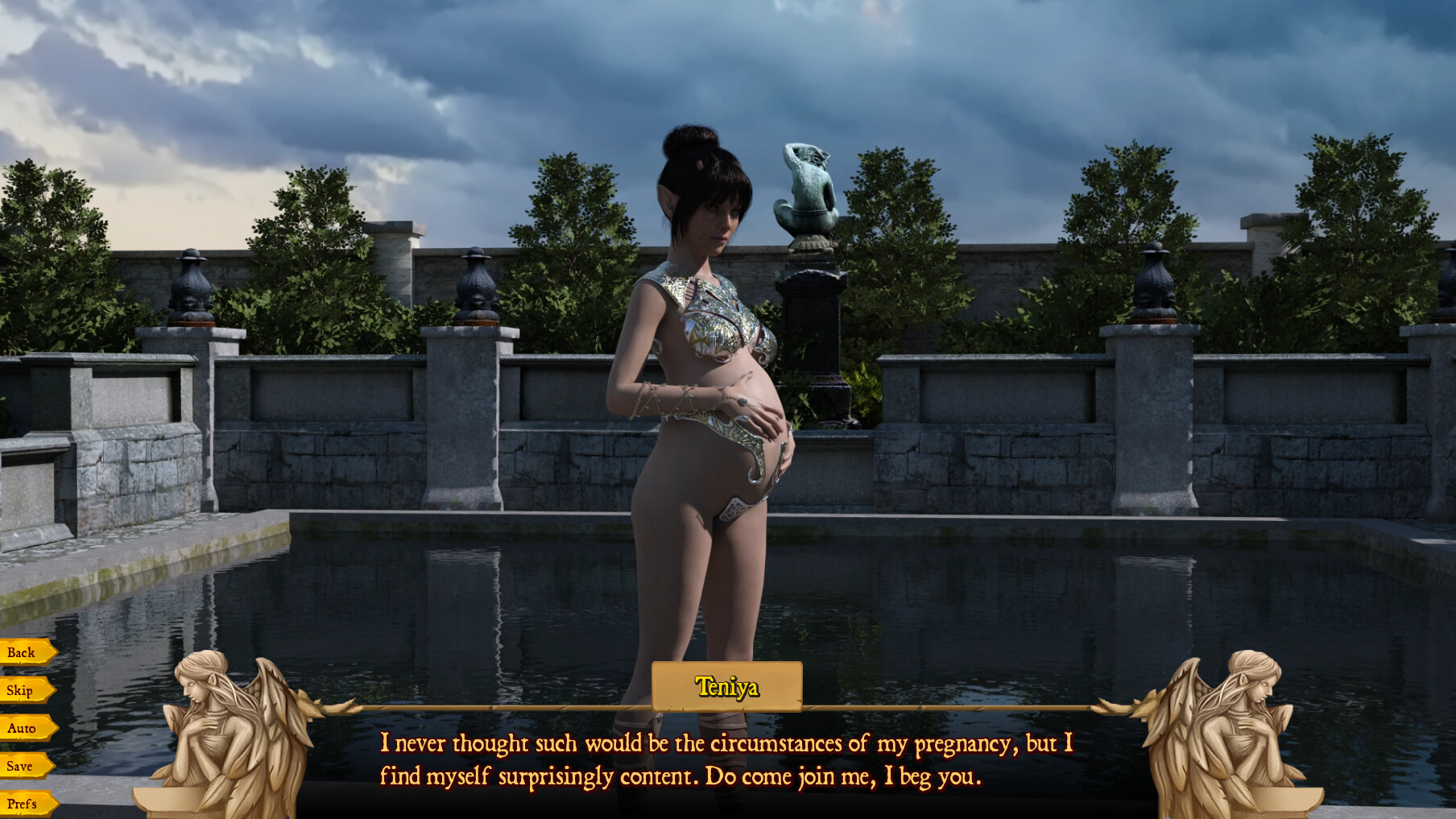1456x819 pixels.
Task: Open the Prefs settings
Action: coord(23,804)
